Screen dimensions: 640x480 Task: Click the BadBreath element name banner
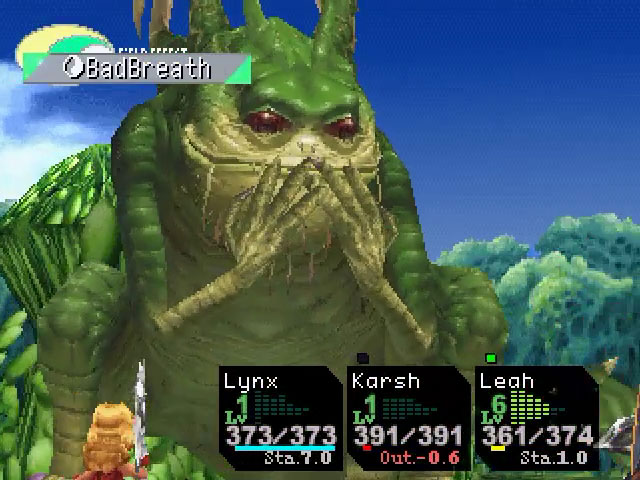click(x=137, y=68)
